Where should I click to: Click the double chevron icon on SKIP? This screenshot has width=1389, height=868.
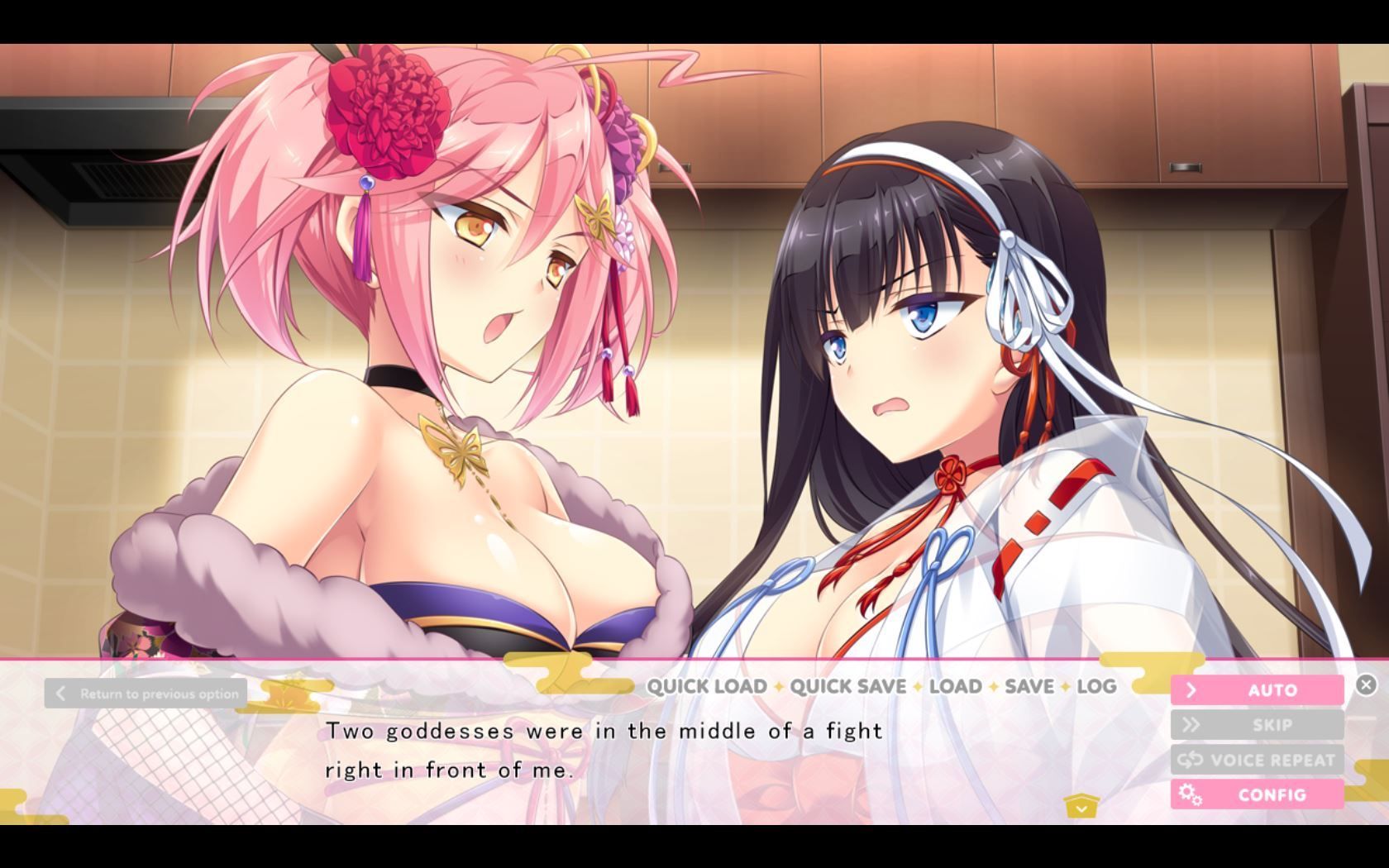pos(1191,724)
